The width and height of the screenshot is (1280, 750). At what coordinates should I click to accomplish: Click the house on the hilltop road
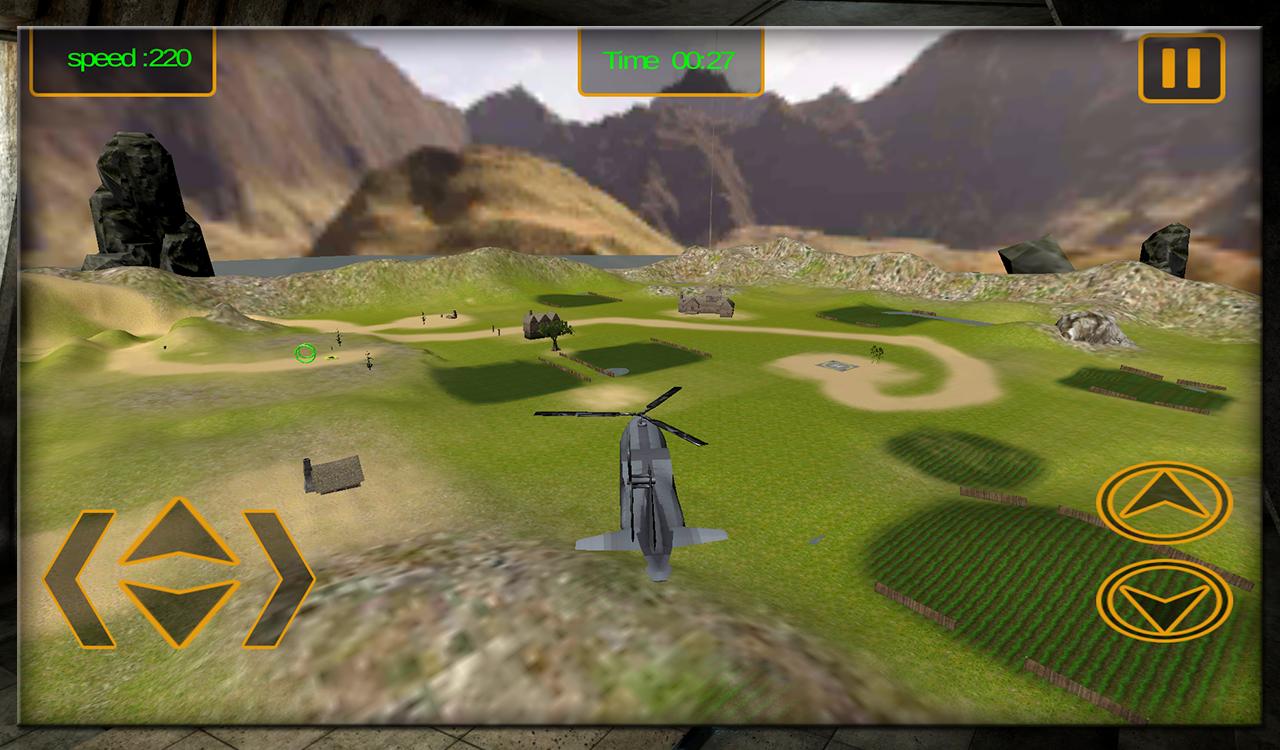705,303
